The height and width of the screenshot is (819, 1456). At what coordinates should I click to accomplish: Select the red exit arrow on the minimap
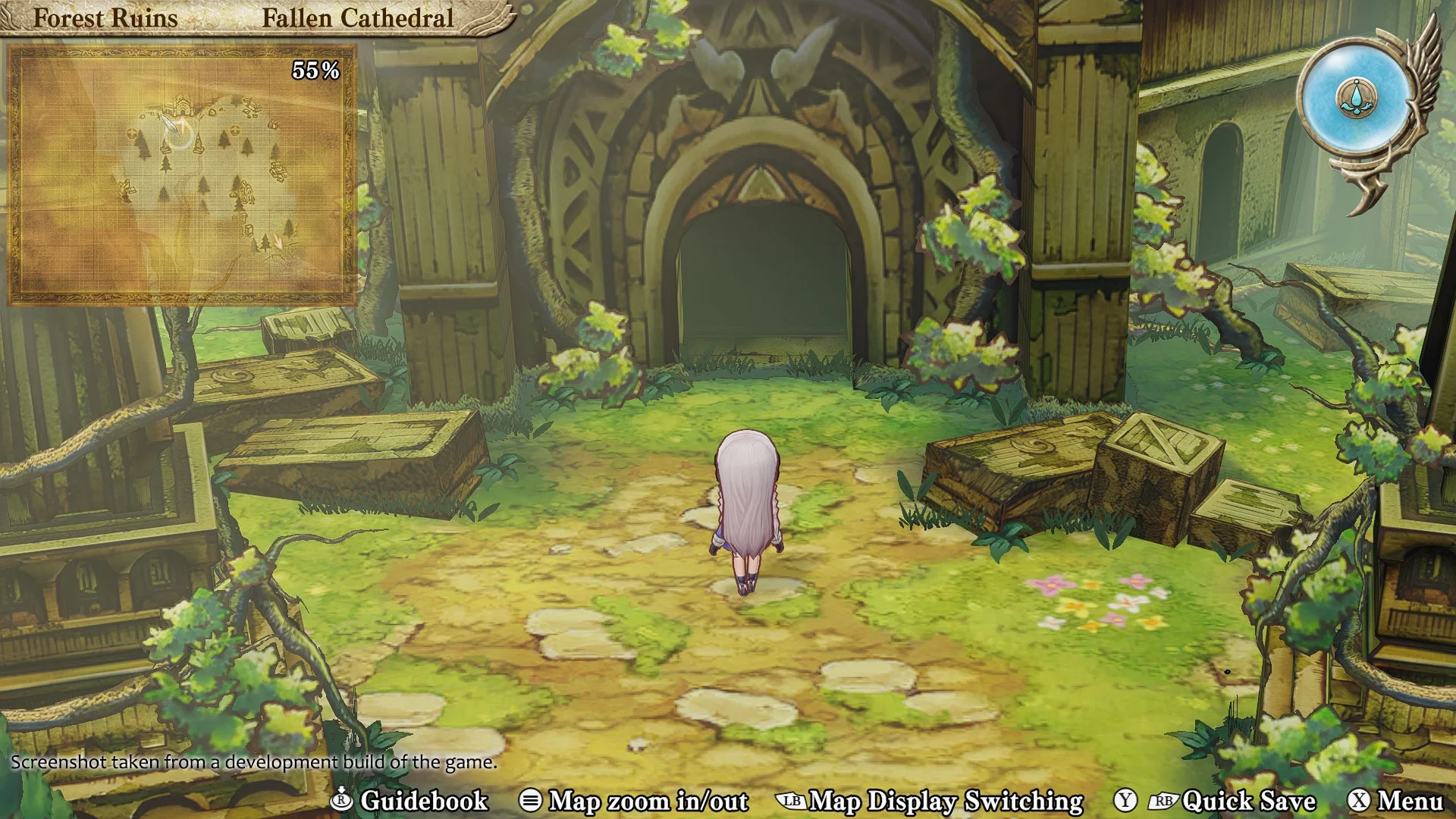[x=278, y=242]
